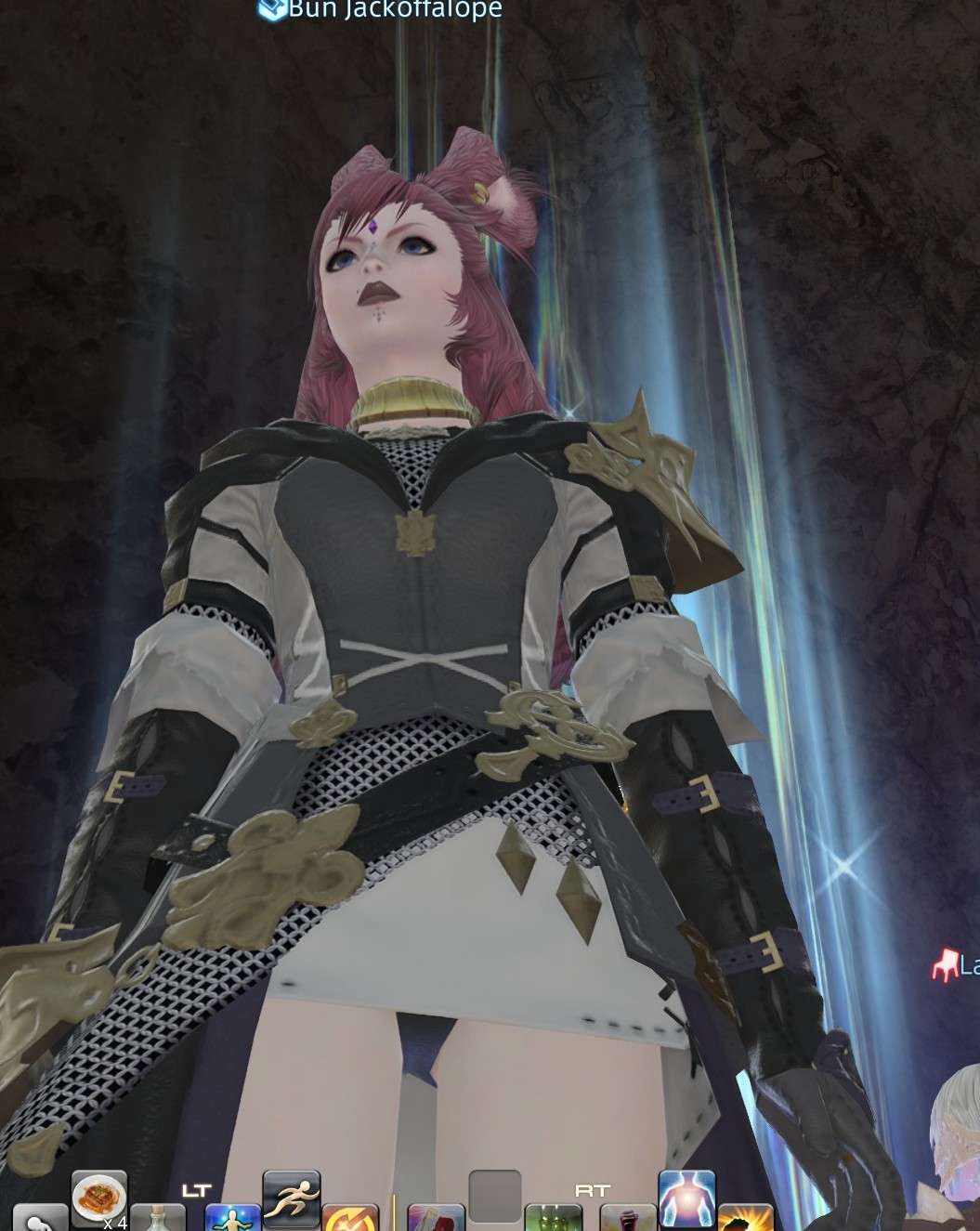Image resolution: width=980 pixels, height=1231 pixels.
Task: Activate the glowing torso ability icon
Action: (686, 1198)
